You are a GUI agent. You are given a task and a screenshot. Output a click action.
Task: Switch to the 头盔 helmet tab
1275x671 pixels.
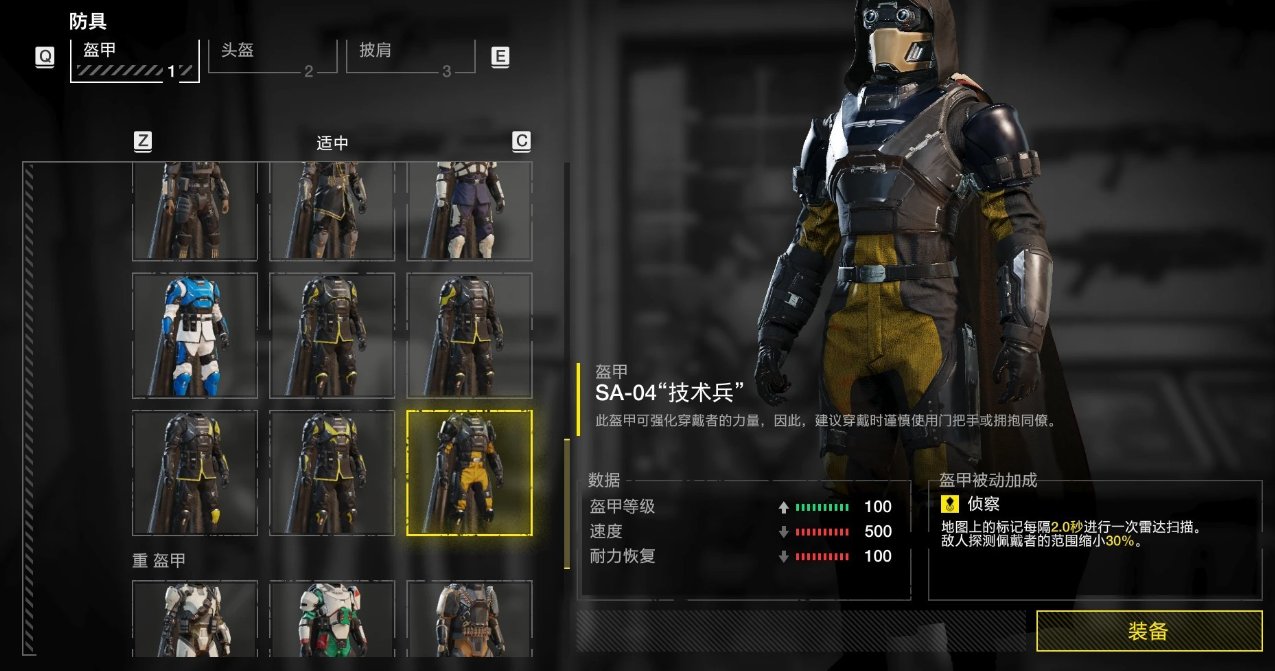pos(270,57)
